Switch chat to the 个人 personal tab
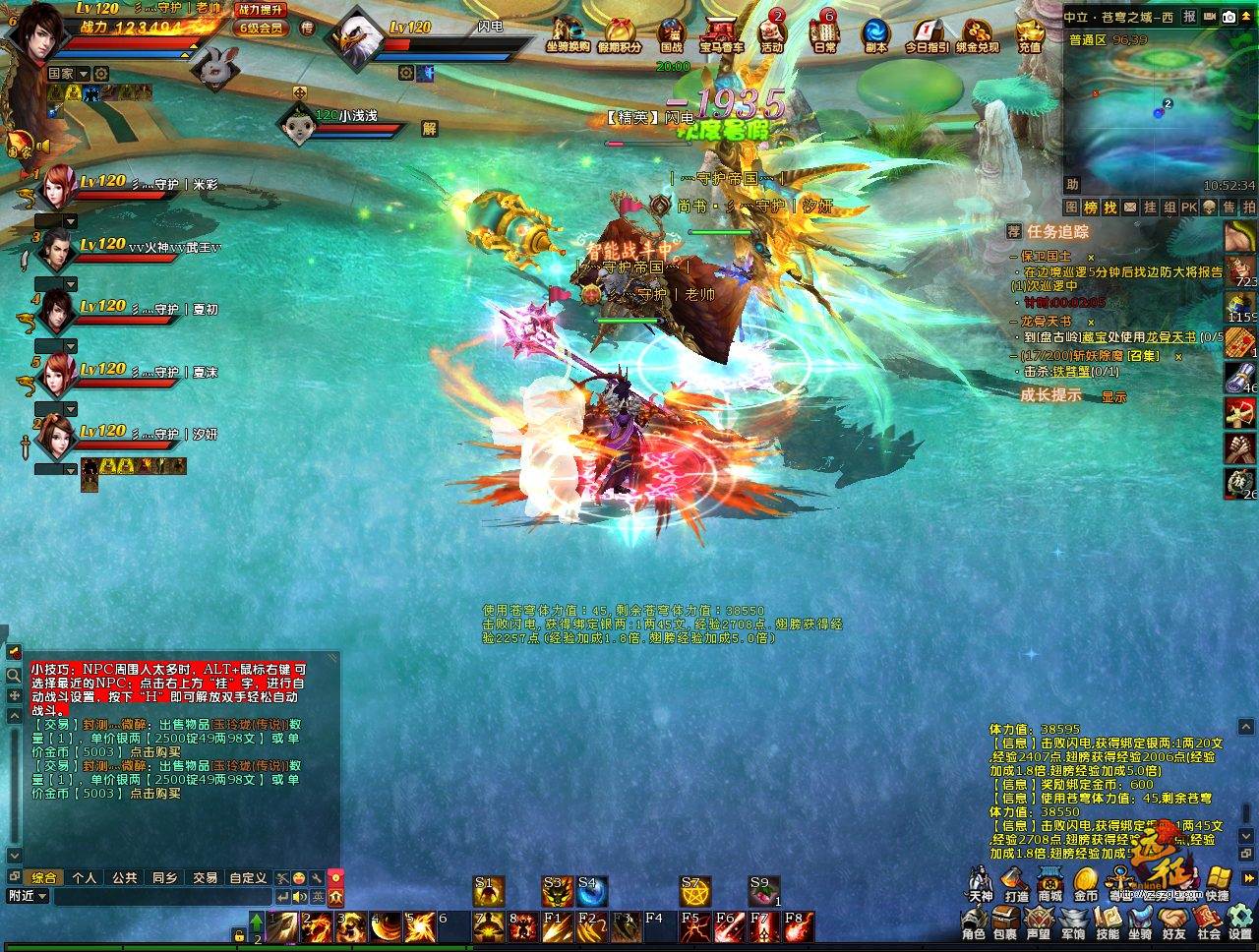Screen dimensions: 1259x952 pyautogui.click(x=85, y=877)
